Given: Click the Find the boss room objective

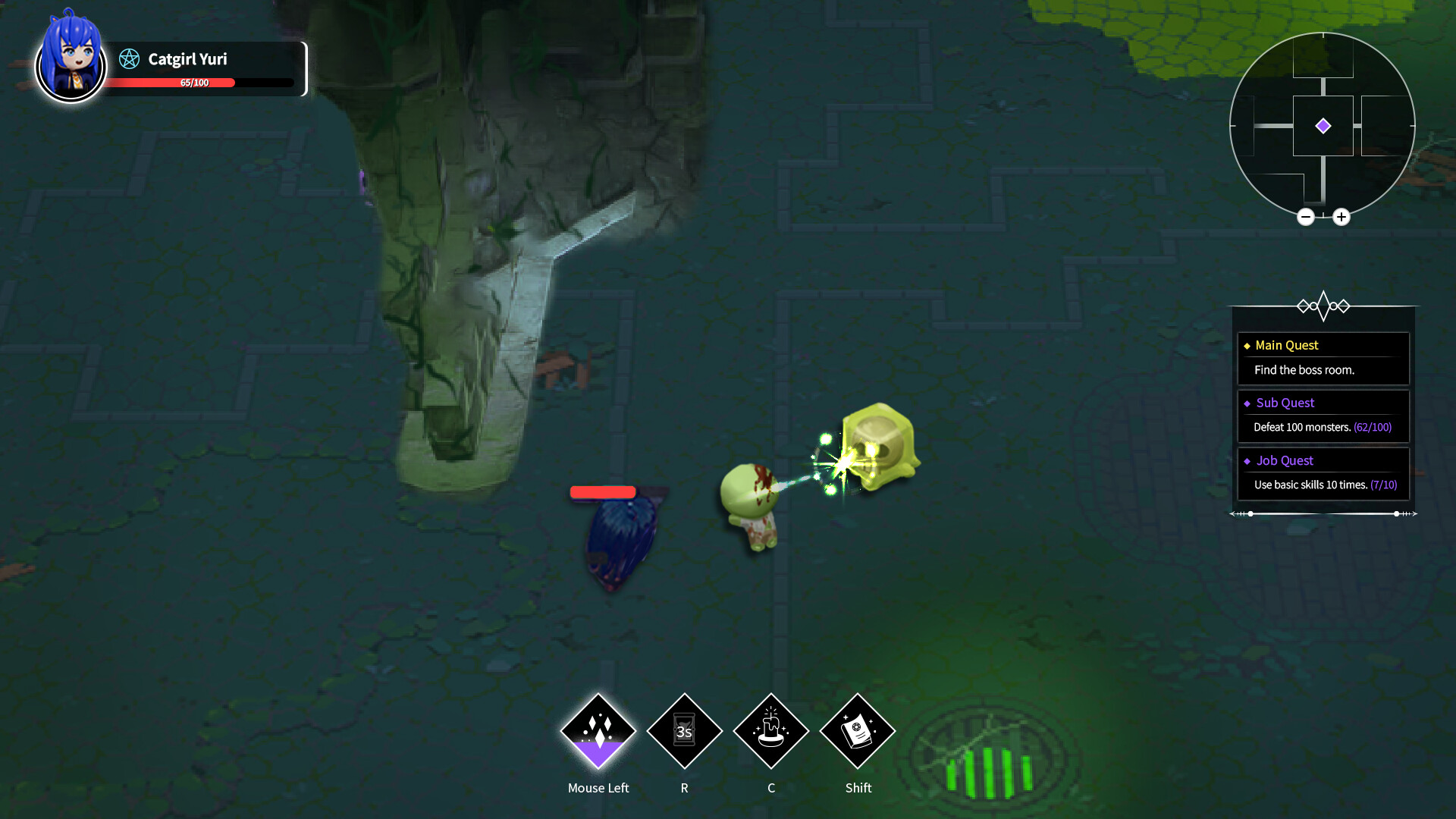Looking at the screenshot, I should (x=1302, y=370).
